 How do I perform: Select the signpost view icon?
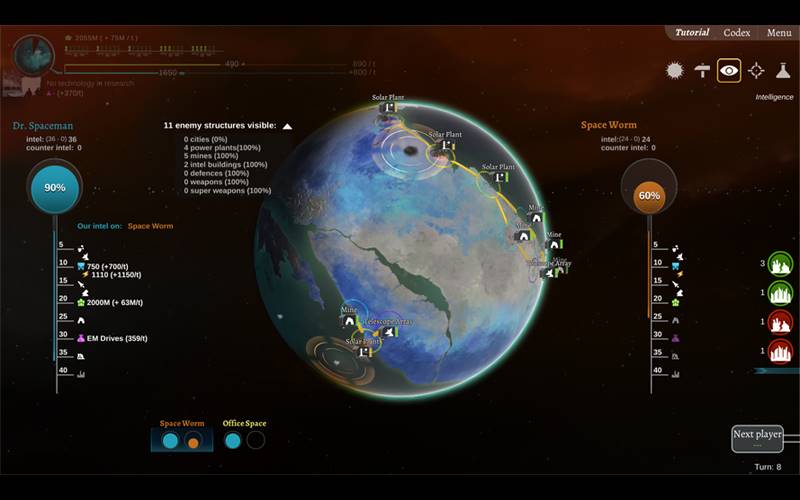(x=702, y=70)
